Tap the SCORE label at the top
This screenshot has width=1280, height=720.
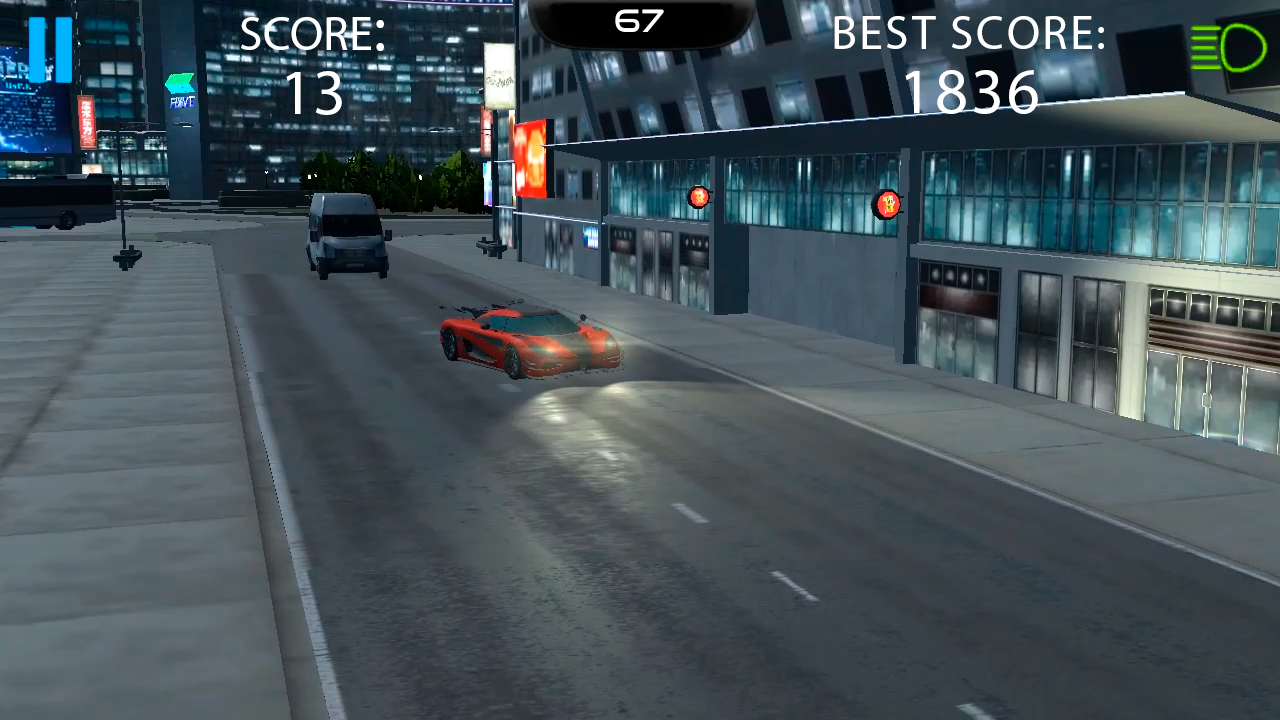(x=312, y=33)
